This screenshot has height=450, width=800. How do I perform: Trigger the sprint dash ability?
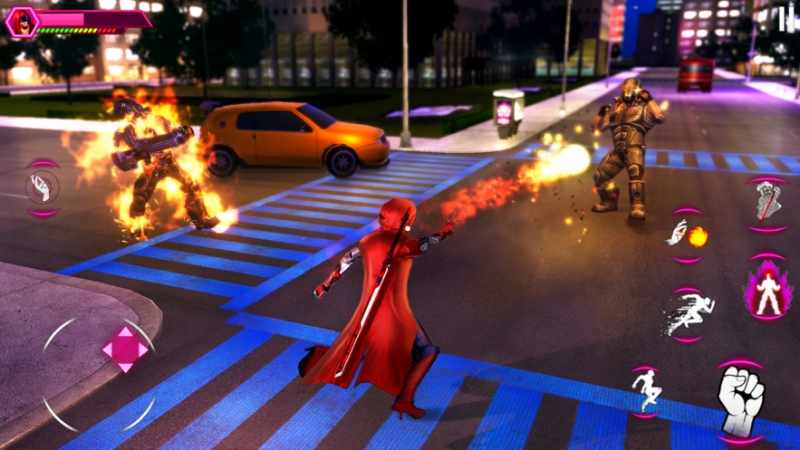click(x=688, y=313)
